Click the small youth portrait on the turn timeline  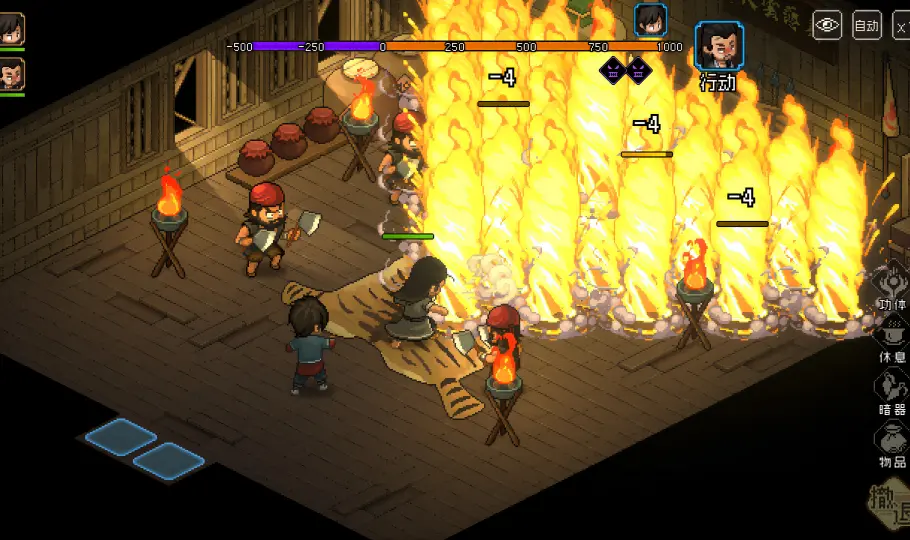coord(650,20)
